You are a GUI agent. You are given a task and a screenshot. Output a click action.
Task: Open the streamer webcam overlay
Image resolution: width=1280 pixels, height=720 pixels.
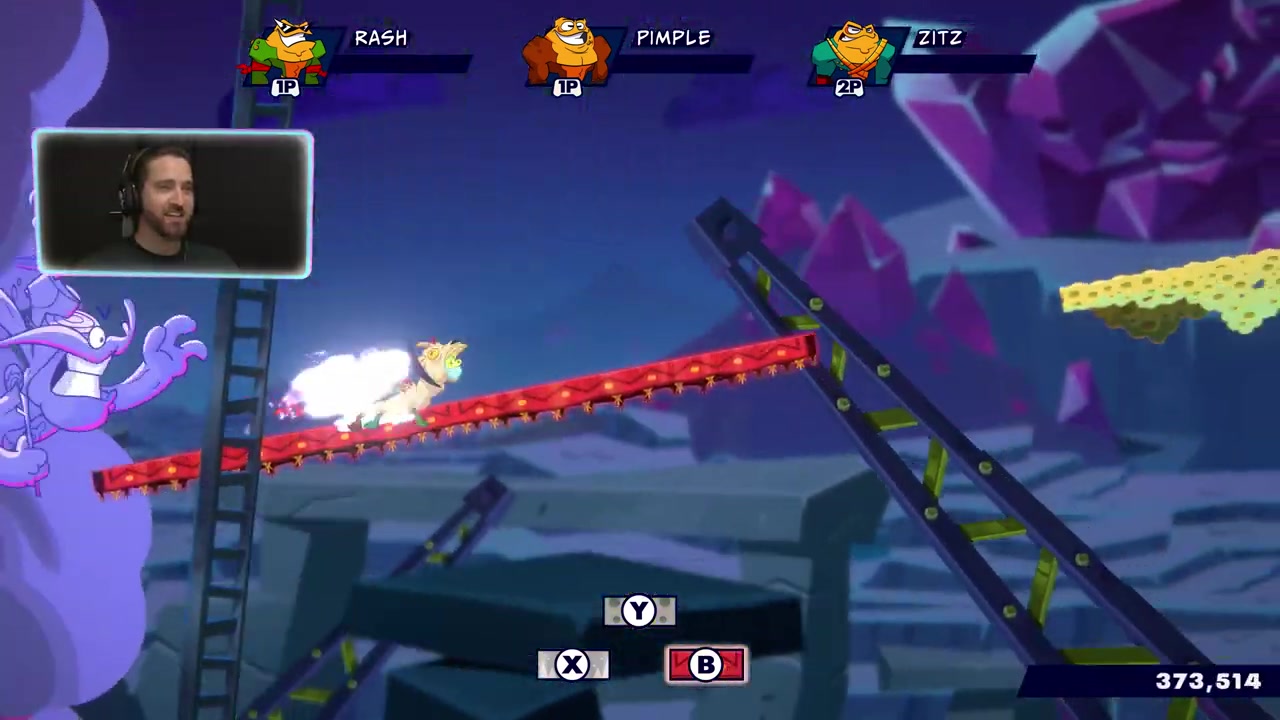point(173,203)
